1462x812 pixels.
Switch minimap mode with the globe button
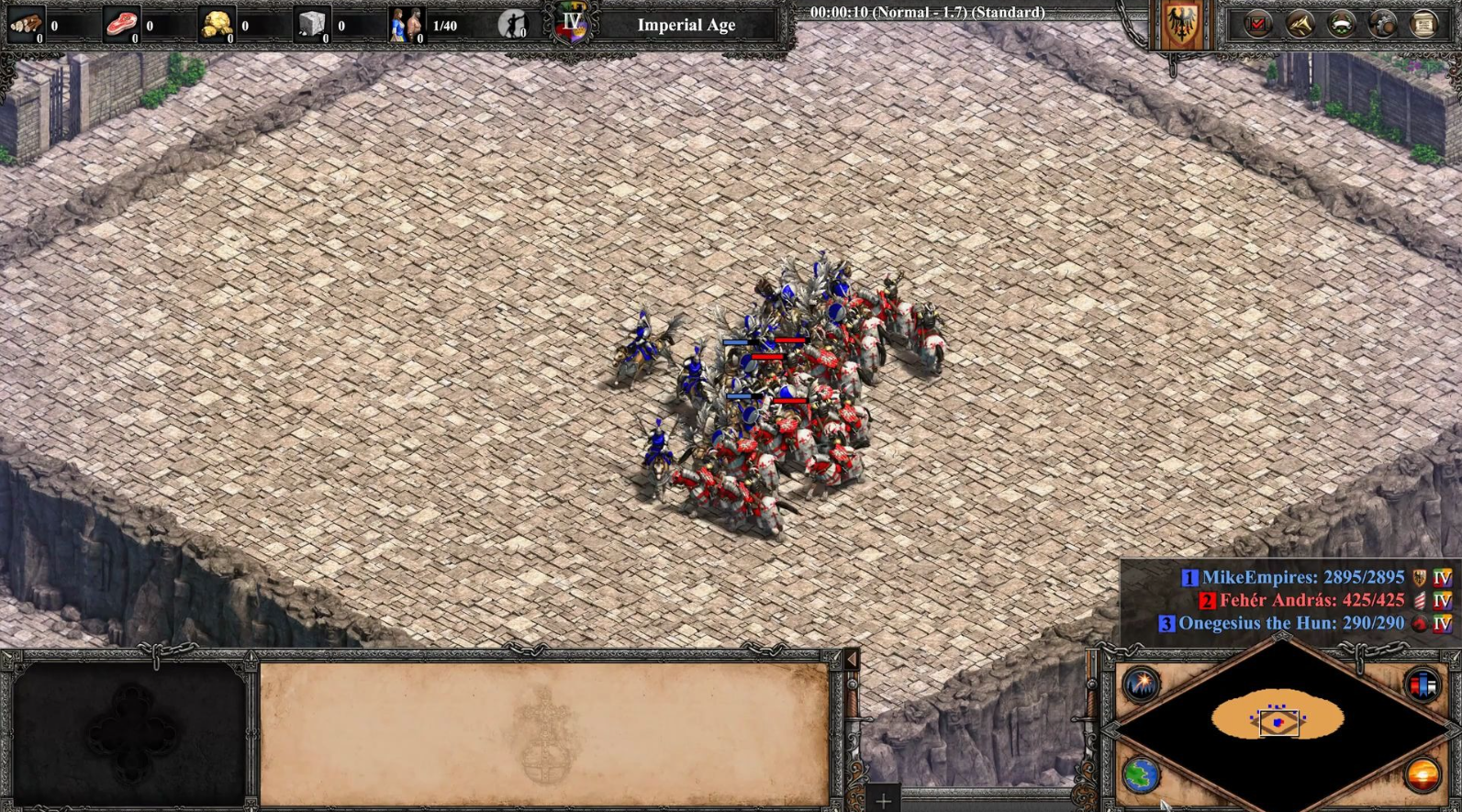(1141, 775)
